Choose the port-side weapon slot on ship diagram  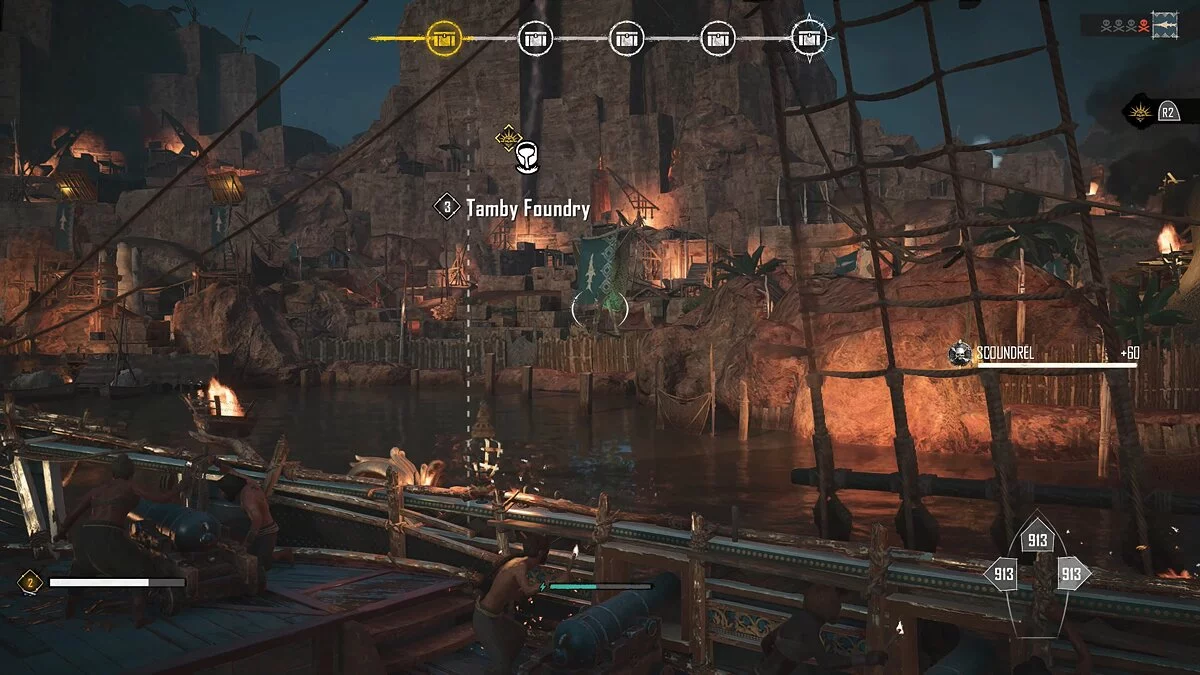(x=1001, y=574)
